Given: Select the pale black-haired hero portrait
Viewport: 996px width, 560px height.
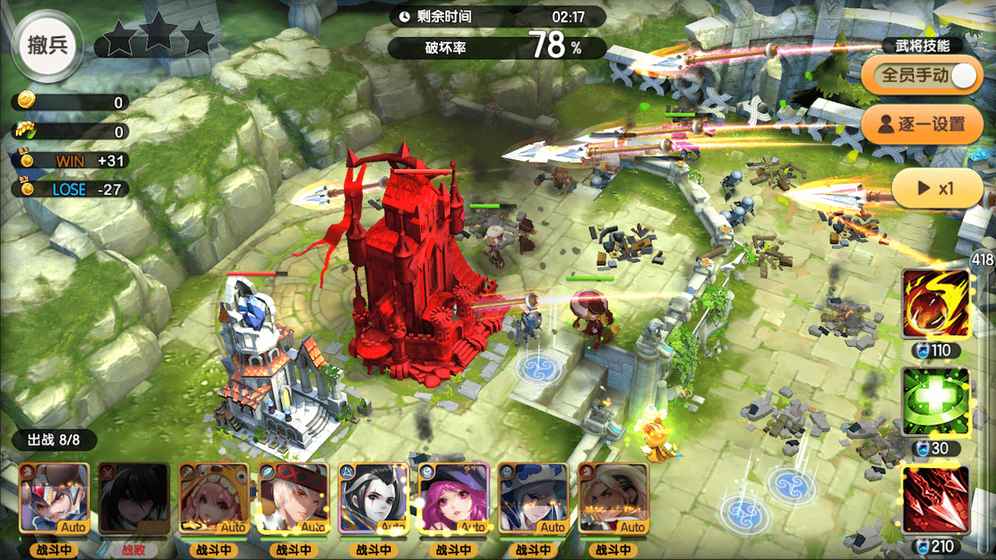Looking at the screenshot, I should click(x=374, y=498).
